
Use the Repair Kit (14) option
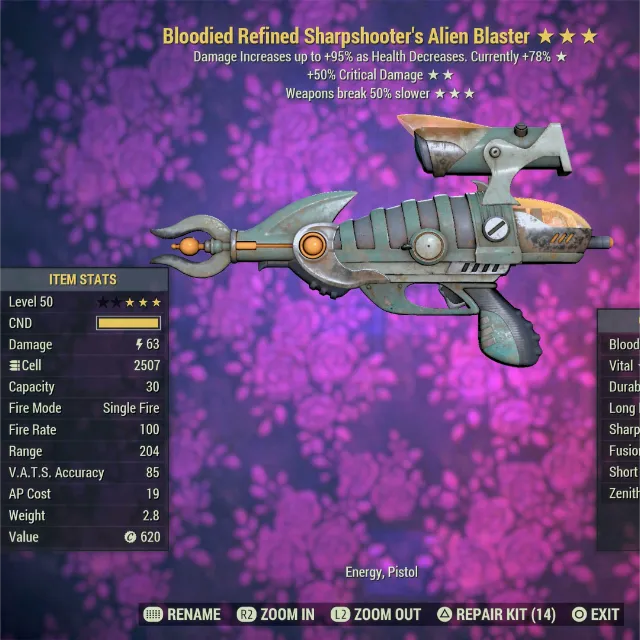tap(497, 614)
